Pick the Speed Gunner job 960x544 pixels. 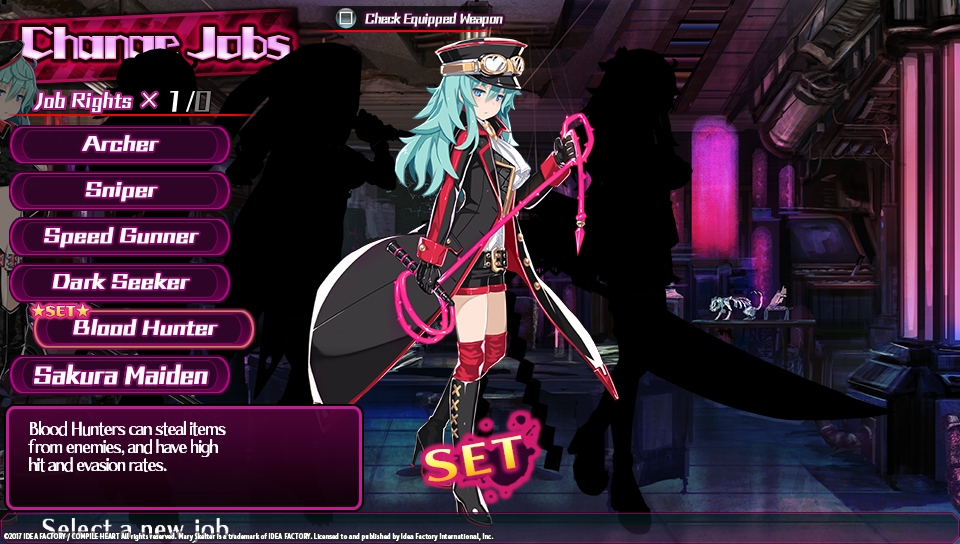pyautogui.click(x=120, y=237)
